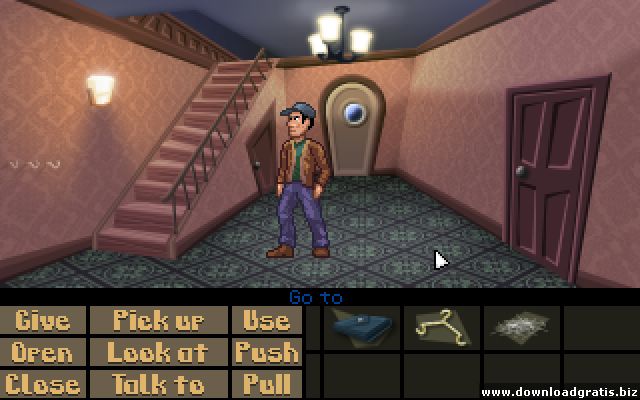Select the Give verb
The width and height of the screenshot is (640, 400).
[x=44, y=320]
